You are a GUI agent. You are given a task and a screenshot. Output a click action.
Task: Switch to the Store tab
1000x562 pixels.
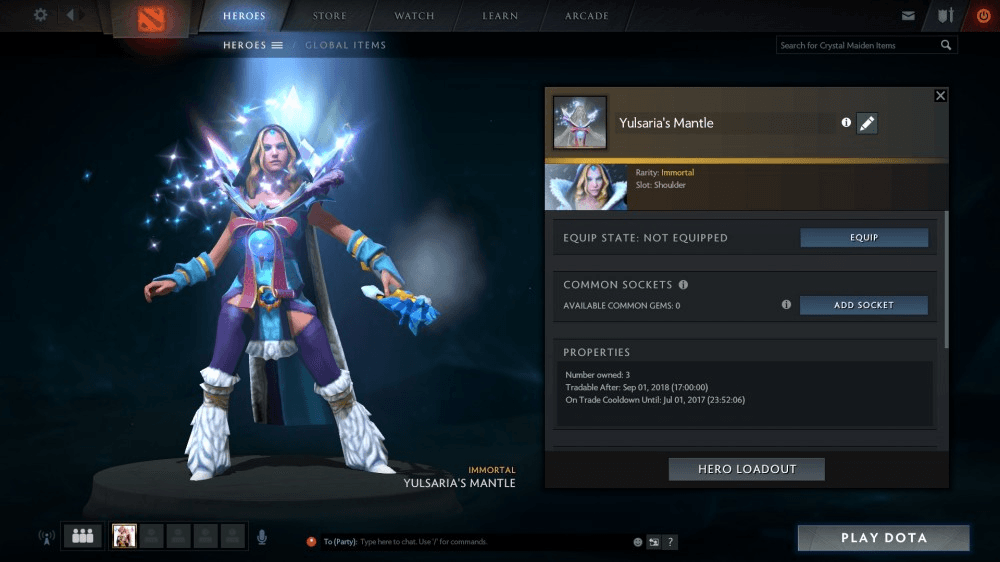pyautogui.click(x=330, y=16)
